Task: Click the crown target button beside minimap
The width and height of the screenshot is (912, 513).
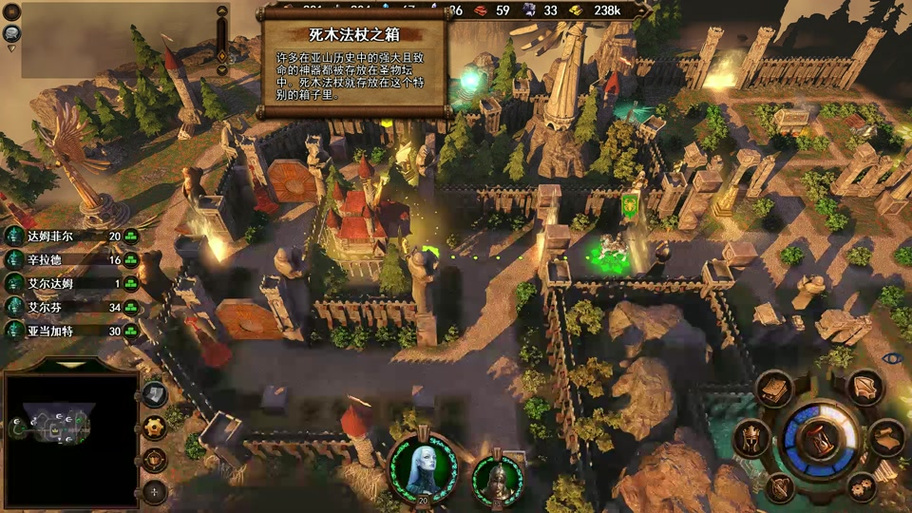Action: click(154, 459)
